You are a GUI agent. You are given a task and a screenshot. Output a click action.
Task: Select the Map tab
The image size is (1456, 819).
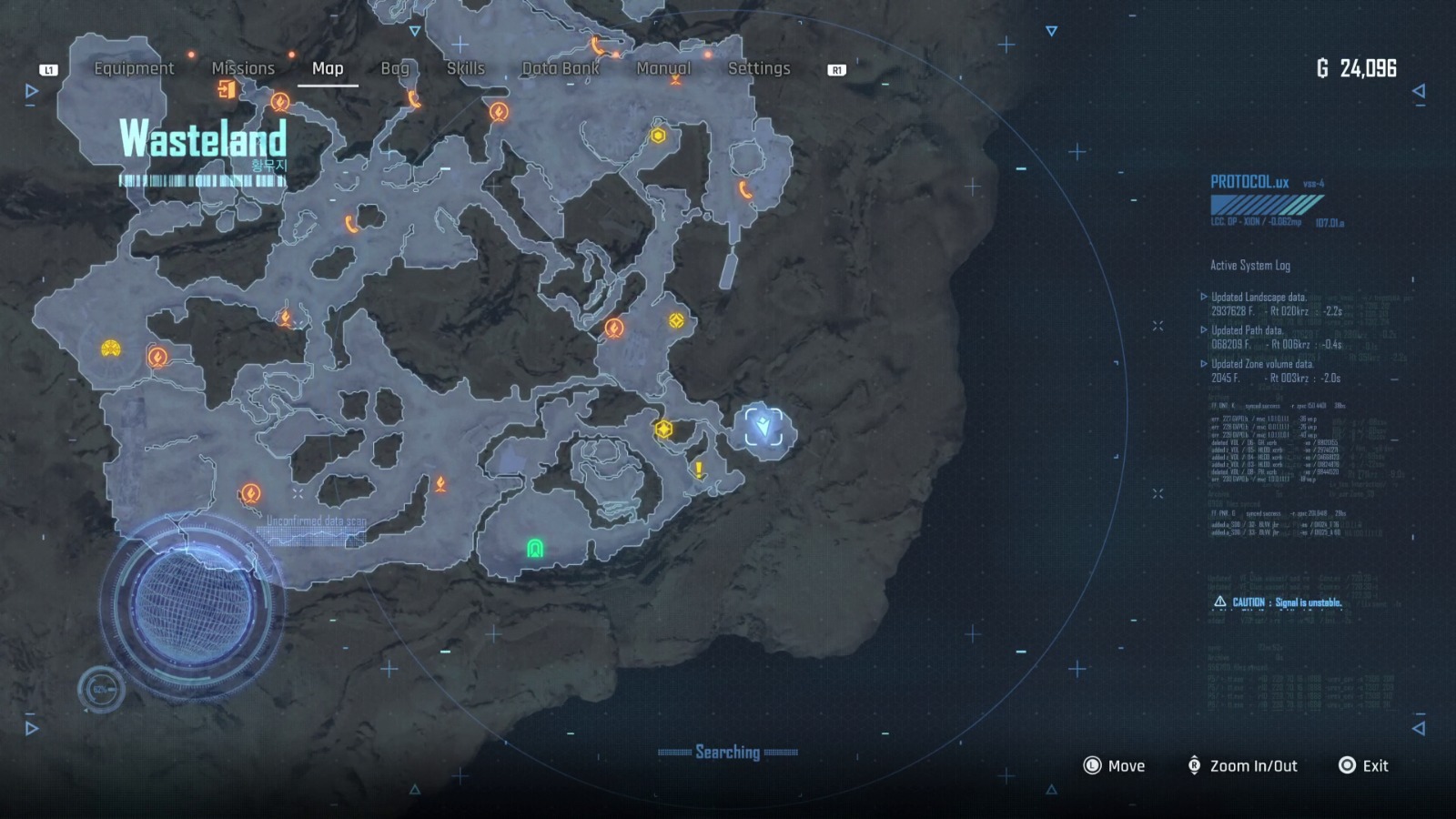(328, 68)
